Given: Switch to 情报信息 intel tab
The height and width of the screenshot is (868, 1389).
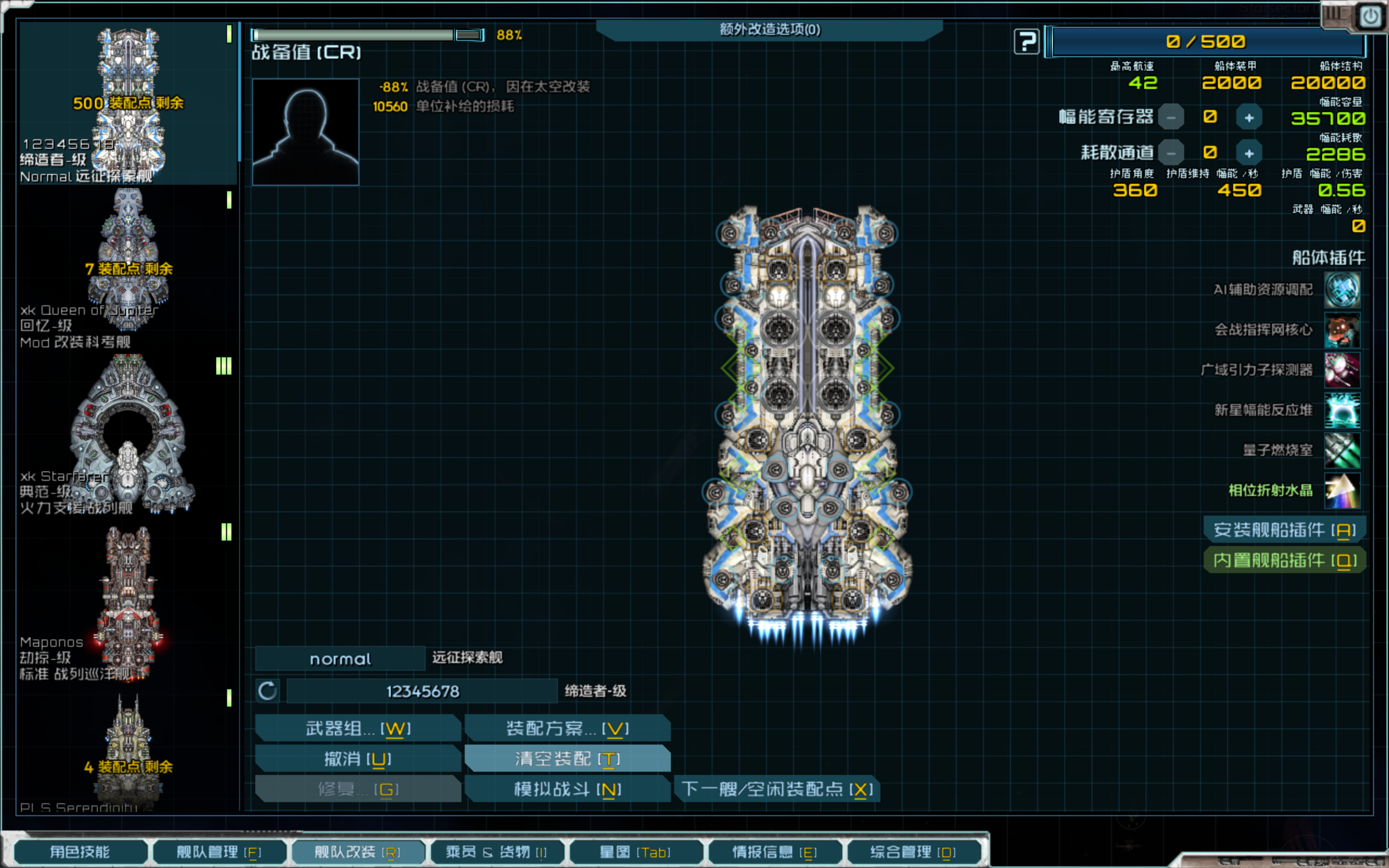Looking at the screenshot, I should tap(774, 851).
